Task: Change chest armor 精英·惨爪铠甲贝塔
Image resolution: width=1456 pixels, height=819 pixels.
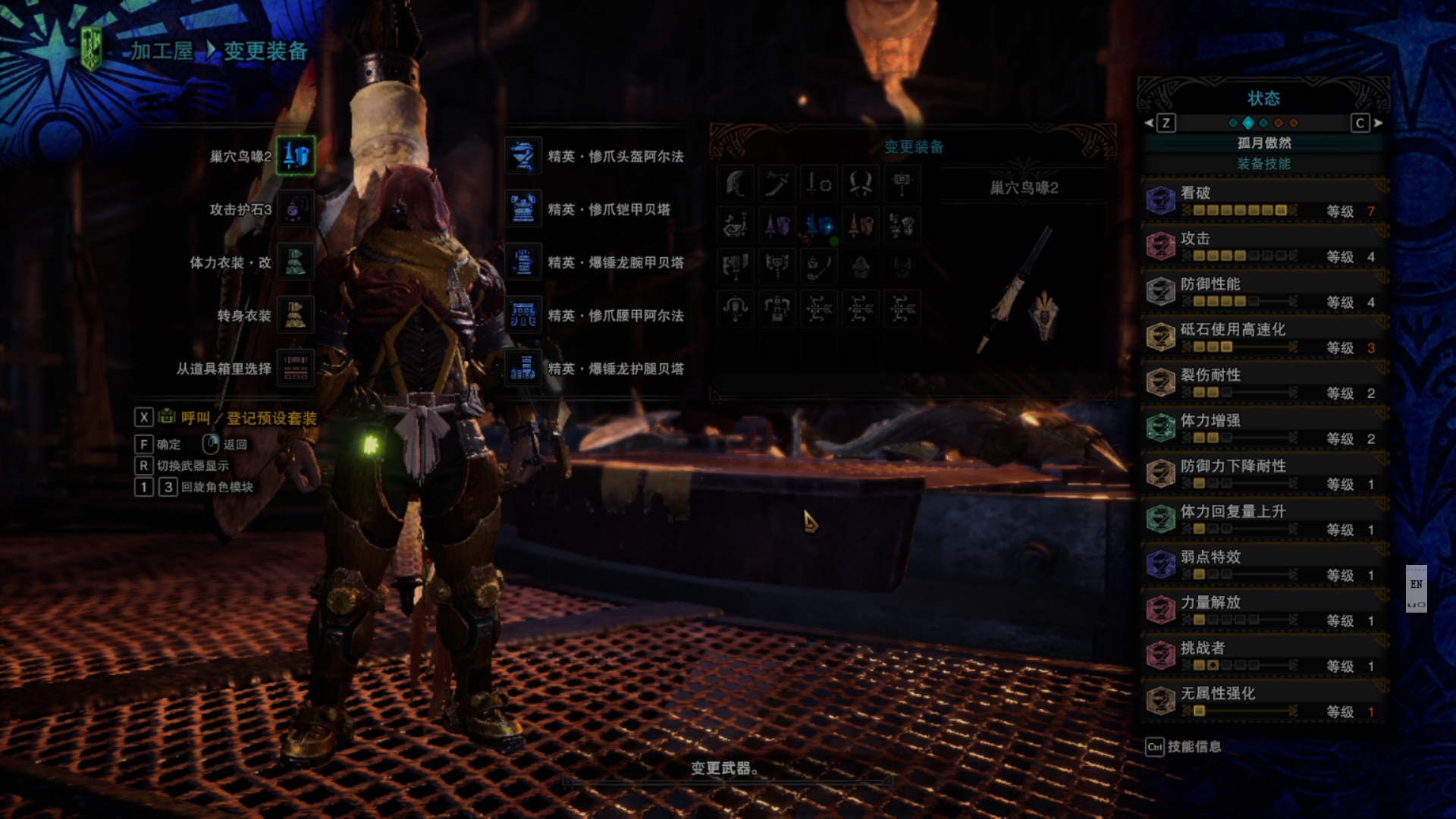Action: click(523, 209)
